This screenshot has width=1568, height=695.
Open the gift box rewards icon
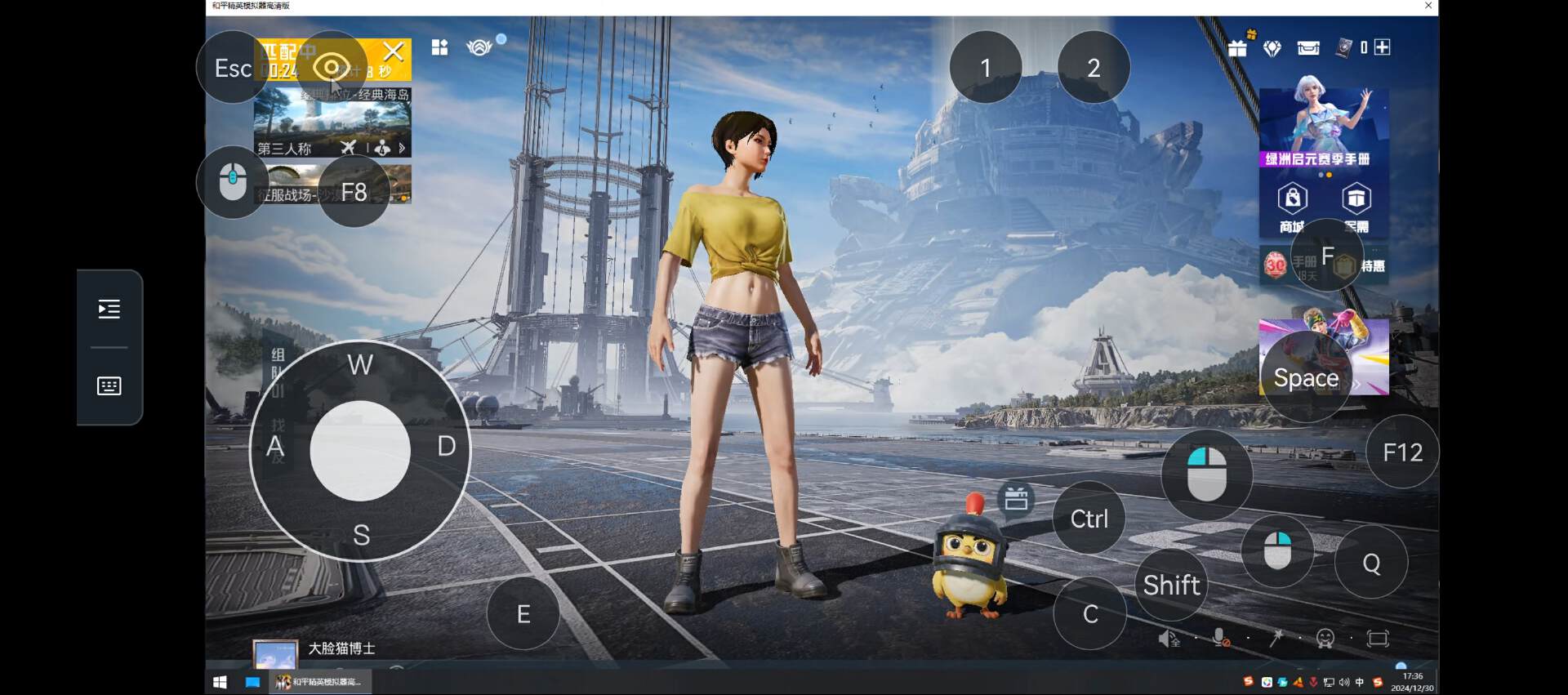1237,48
